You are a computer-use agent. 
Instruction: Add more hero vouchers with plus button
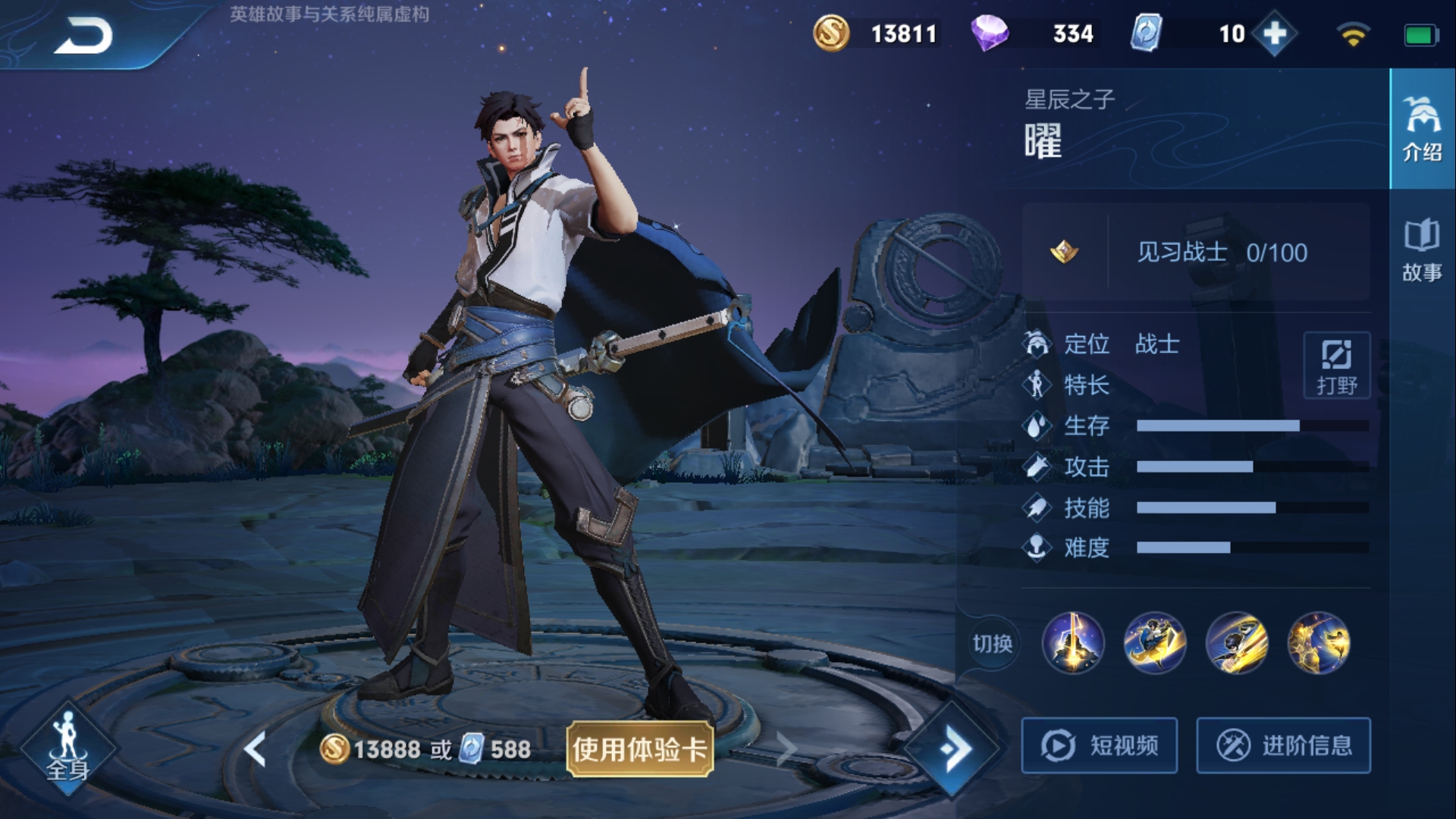(x=1274, y=34)
